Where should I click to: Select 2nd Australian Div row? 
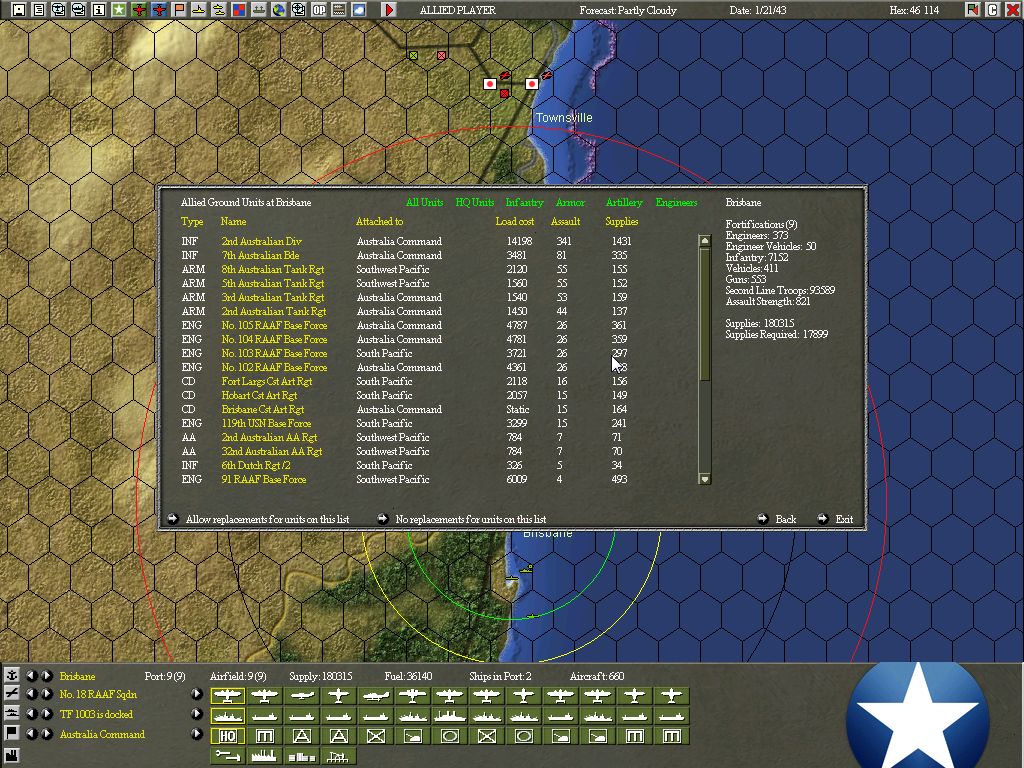pos(261,242)
